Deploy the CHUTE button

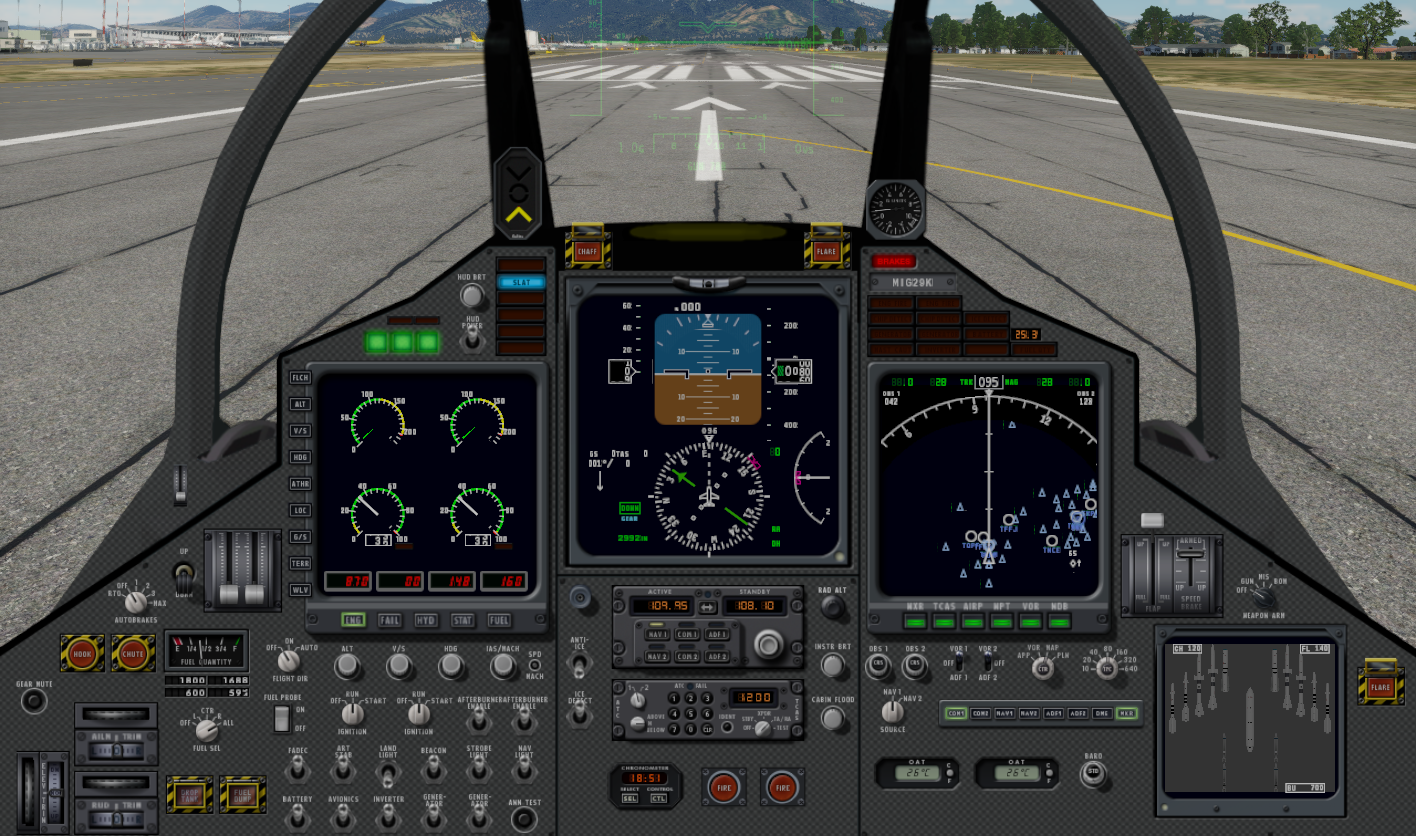pos(133,653)
